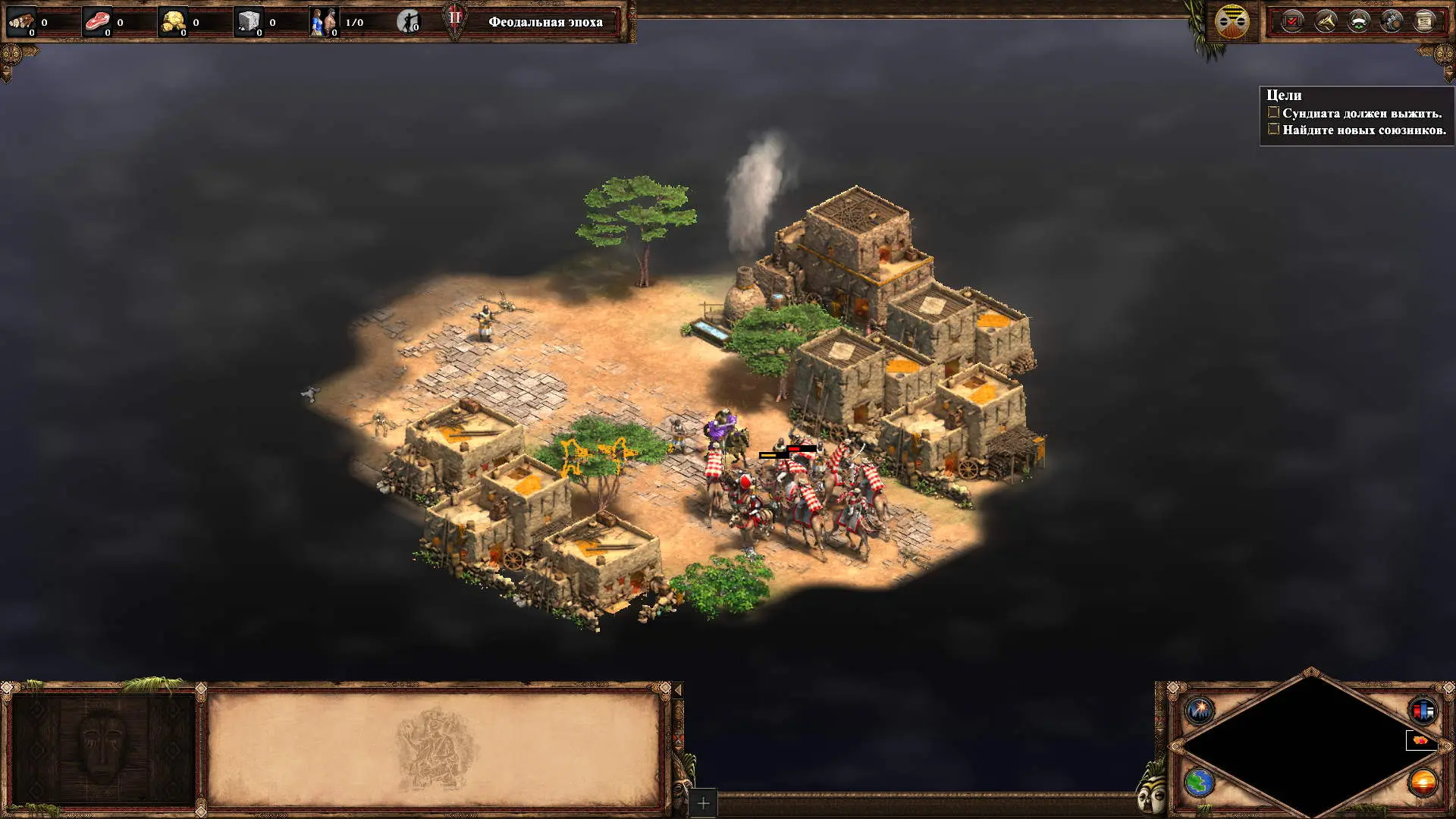Open the tech tree gear button
1456x819 pixels.
click(1392, 21)
